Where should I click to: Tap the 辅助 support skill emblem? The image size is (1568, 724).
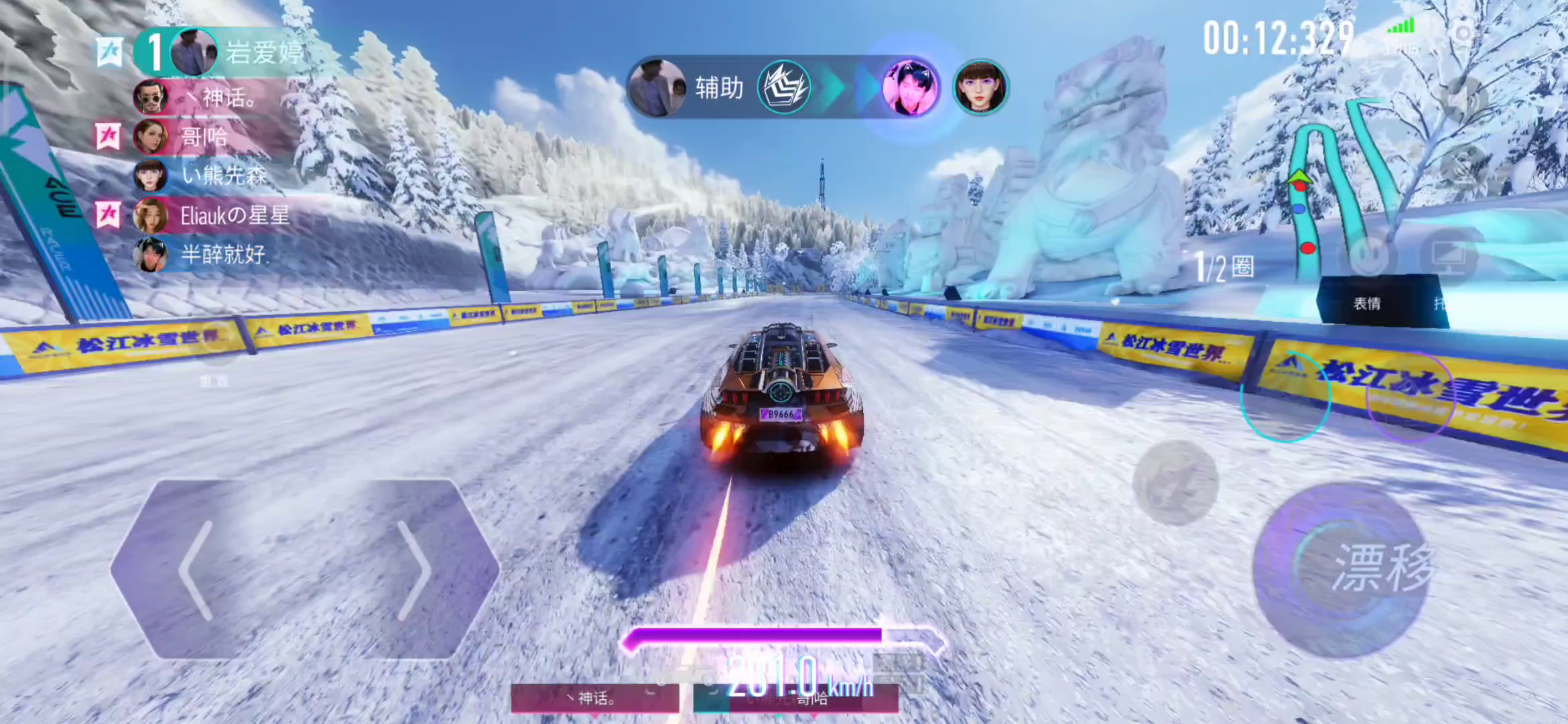[x=783, y=88]
